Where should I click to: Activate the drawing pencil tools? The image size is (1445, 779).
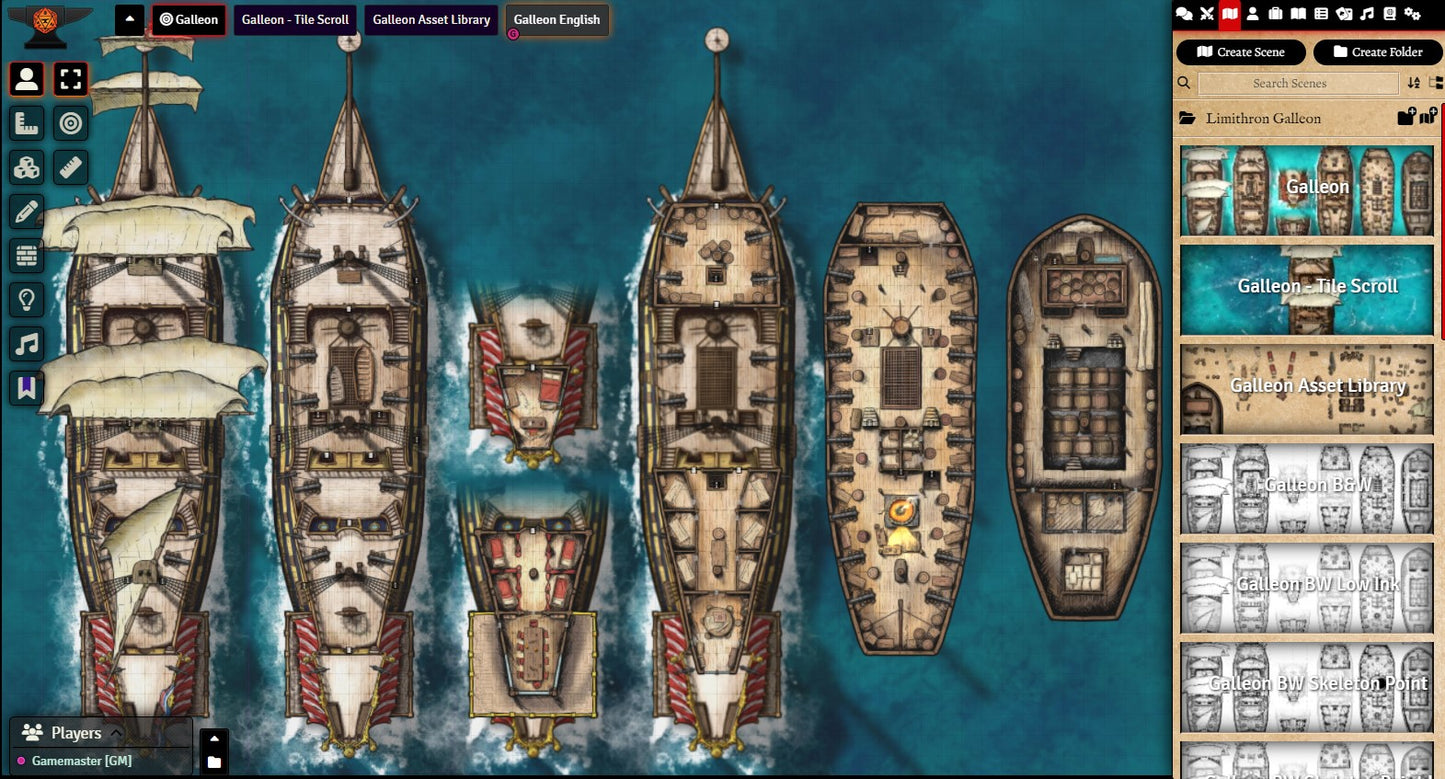tap(27, 211)
